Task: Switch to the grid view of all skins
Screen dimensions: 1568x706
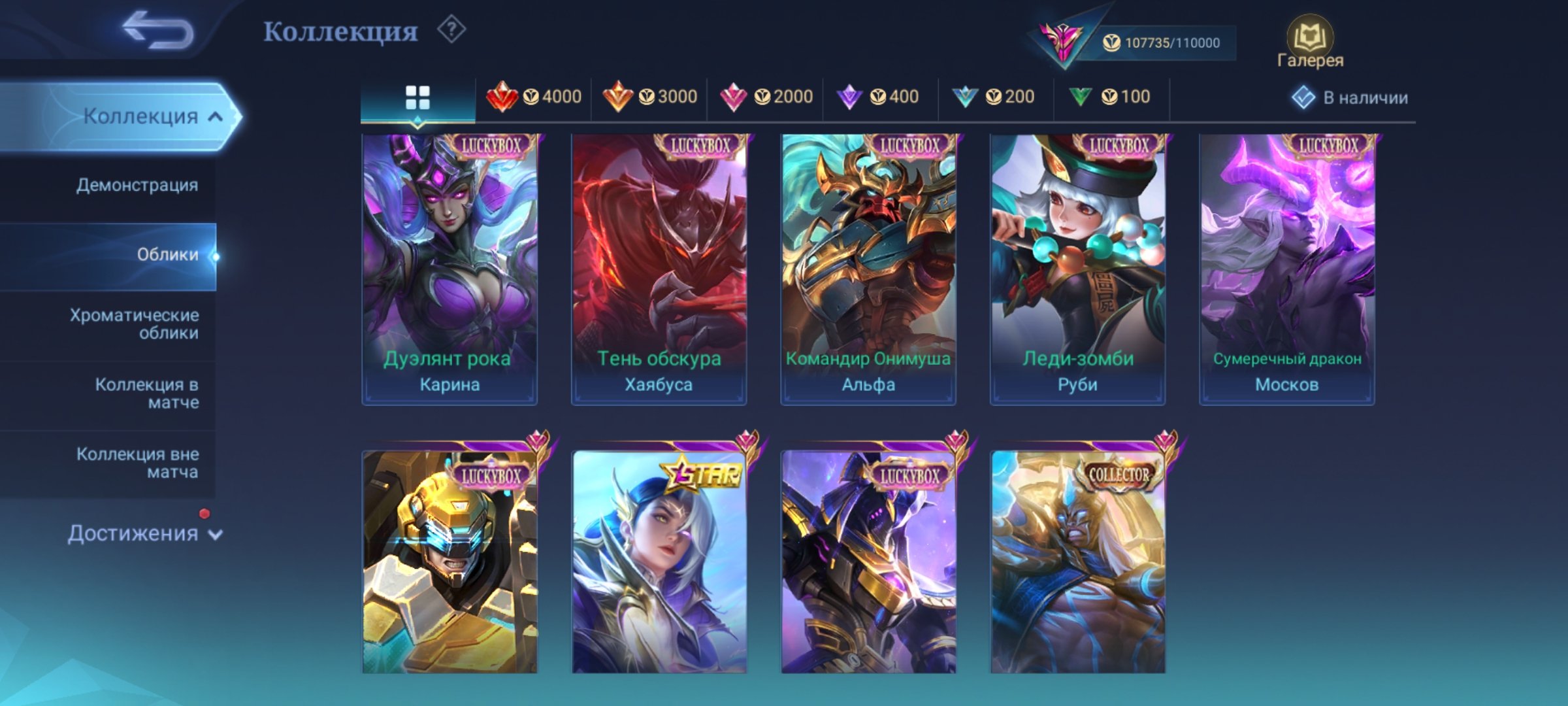Action: tap(416, 95)
